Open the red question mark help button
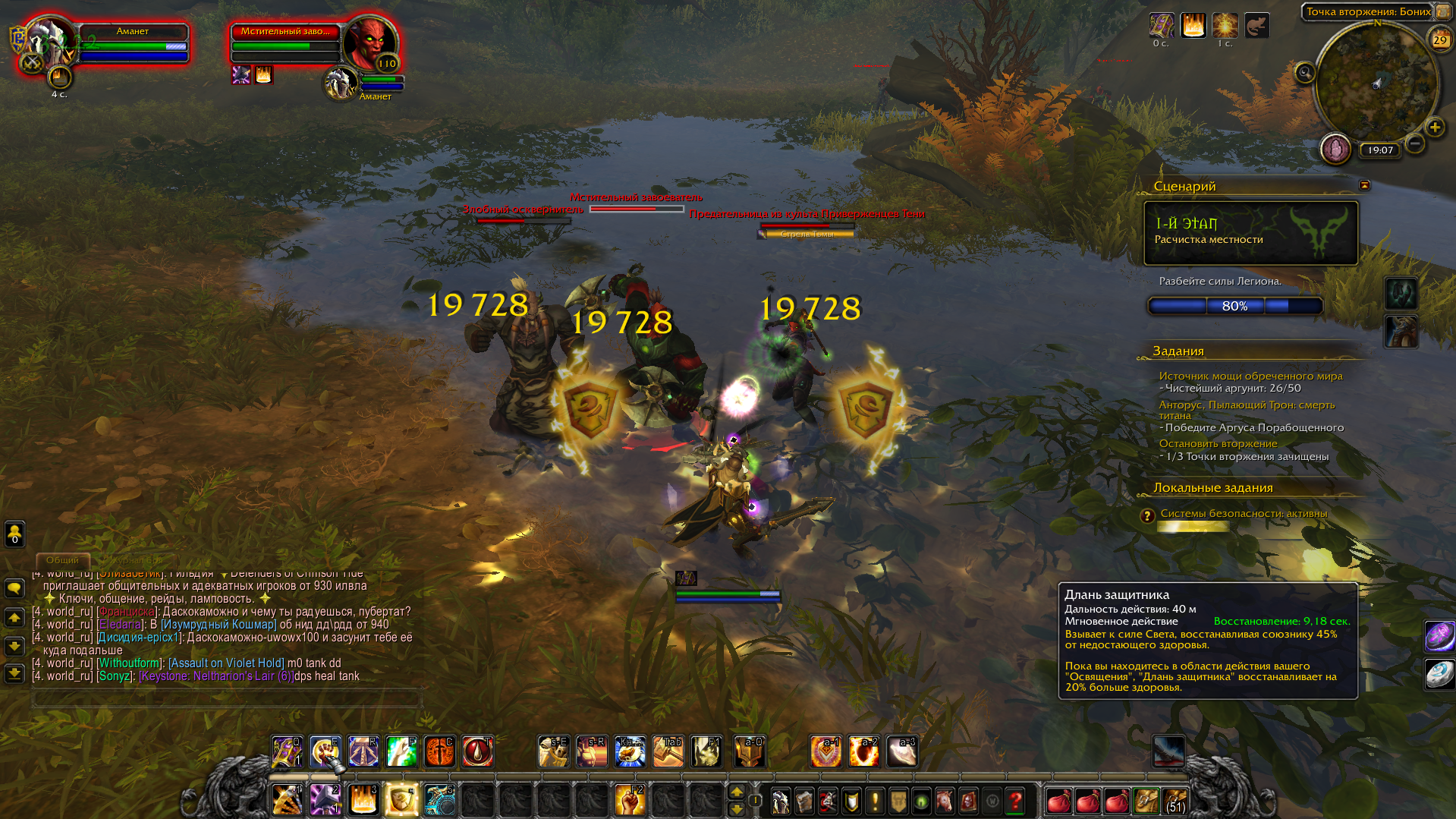 pyautogui.click(x=1015, y=801)
